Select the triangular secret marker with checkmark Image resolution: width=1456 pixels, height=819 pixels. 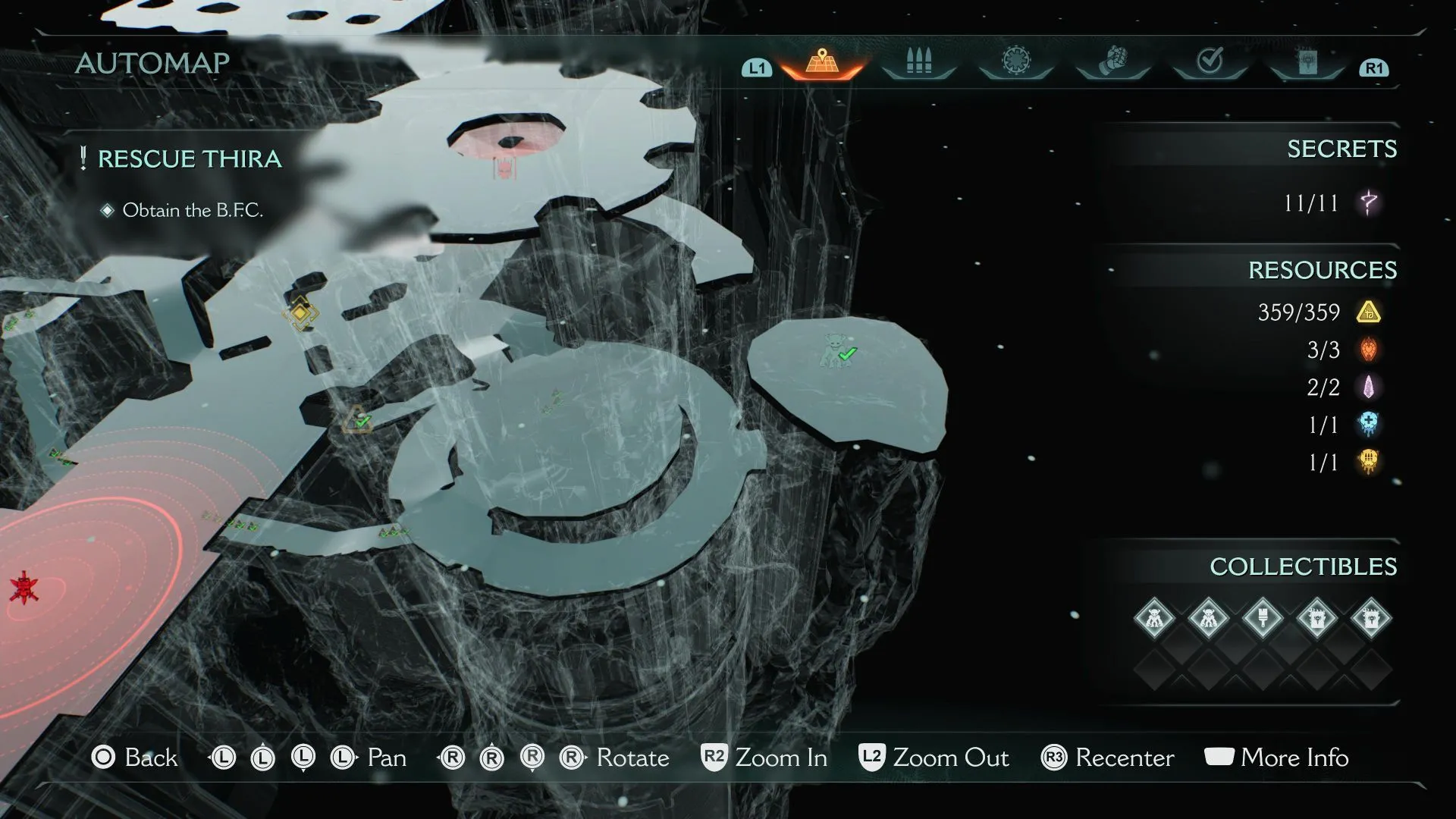point(356,420)
